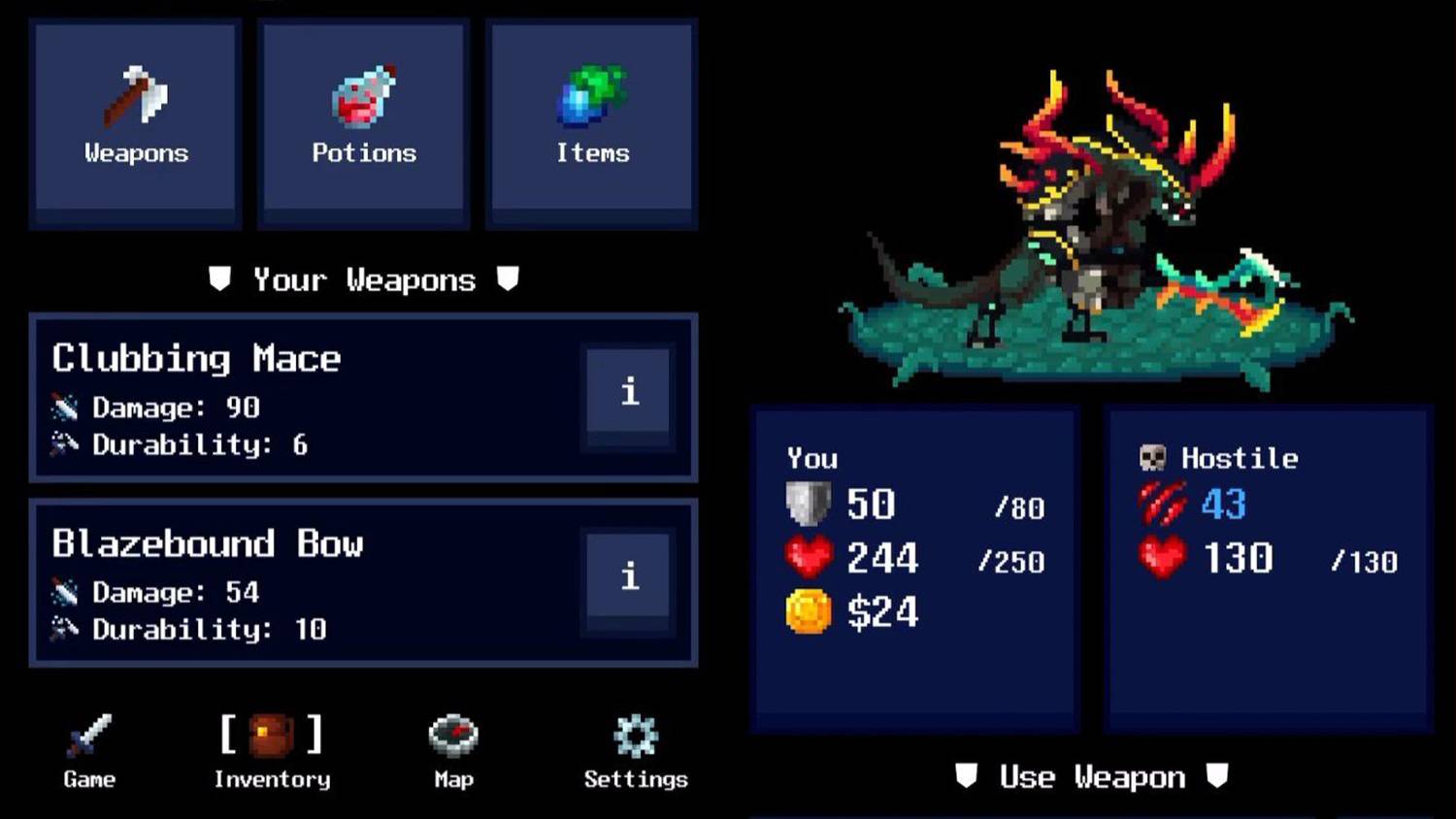Click the Game sword icon
The height and width of the screenshot is (819, 1456).
pyautogui.click(x=87, y=735)
